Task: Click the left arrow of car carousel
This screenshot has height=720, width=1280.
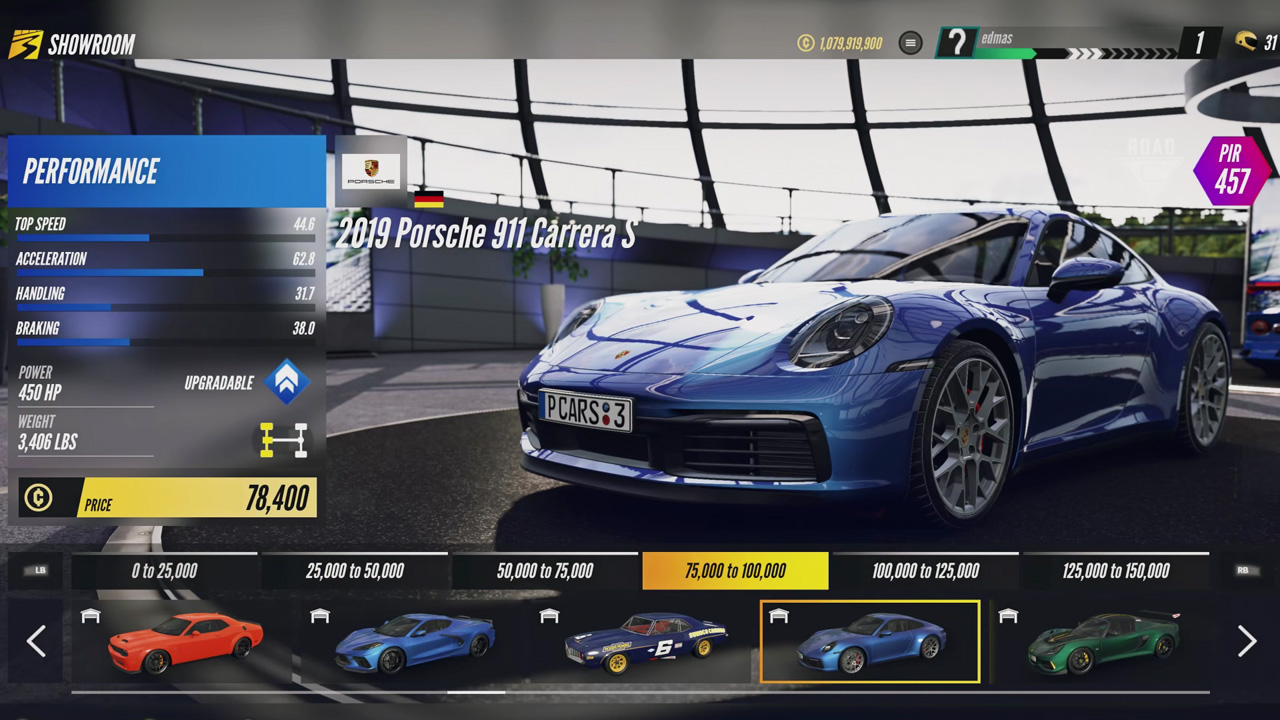Action: 36,641
